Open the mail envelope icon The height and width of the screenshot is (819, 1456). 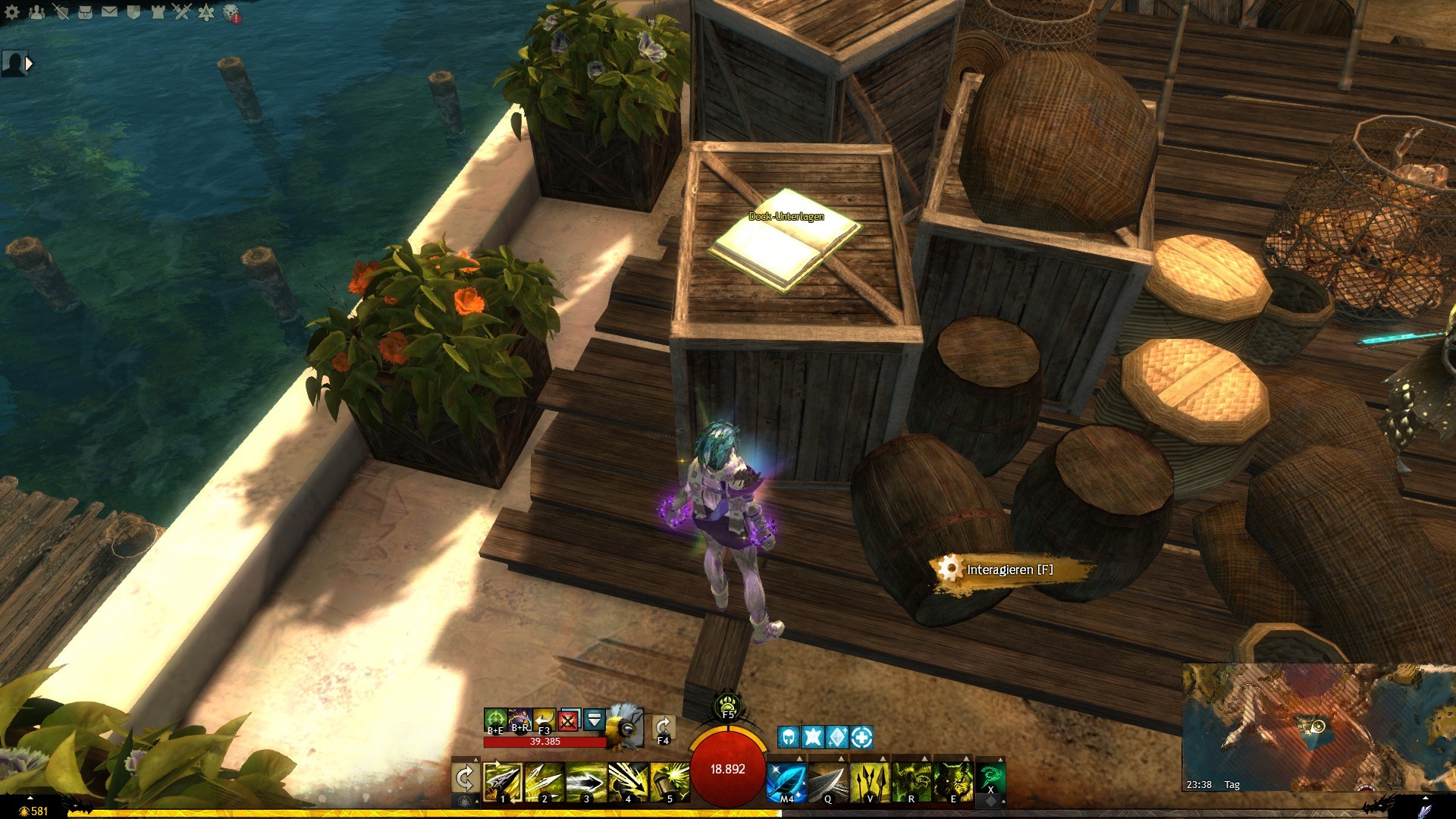pos(109,12)
